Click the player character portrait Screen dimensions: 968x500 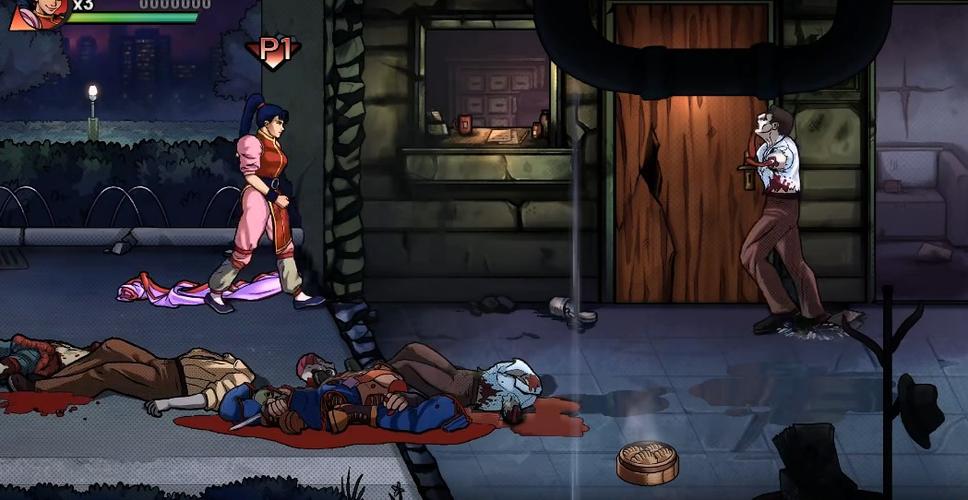pos(38,12)
